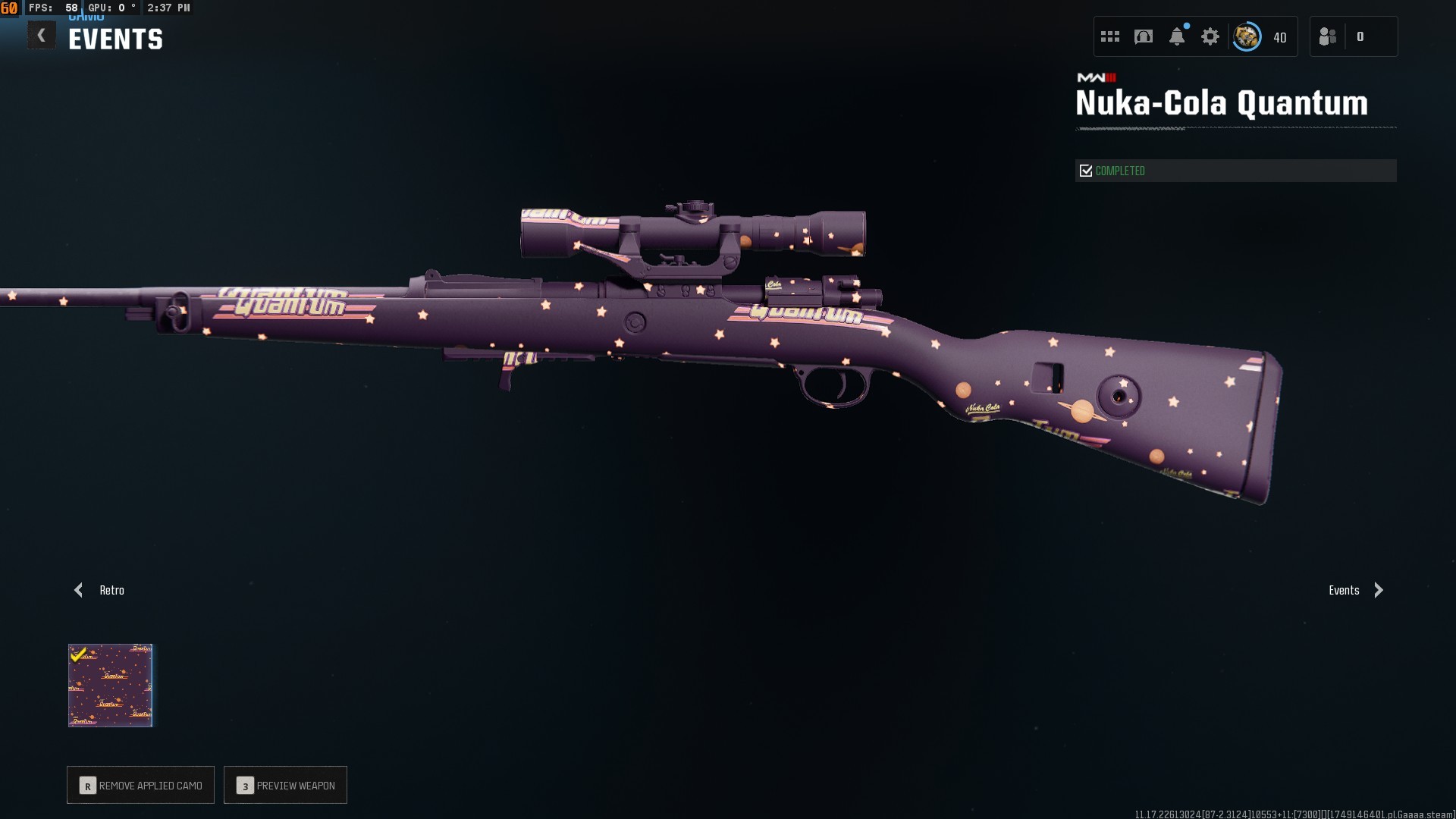
Task: Open the headset-shaped icon in top bar
Action: click(x=1144, y=36)
